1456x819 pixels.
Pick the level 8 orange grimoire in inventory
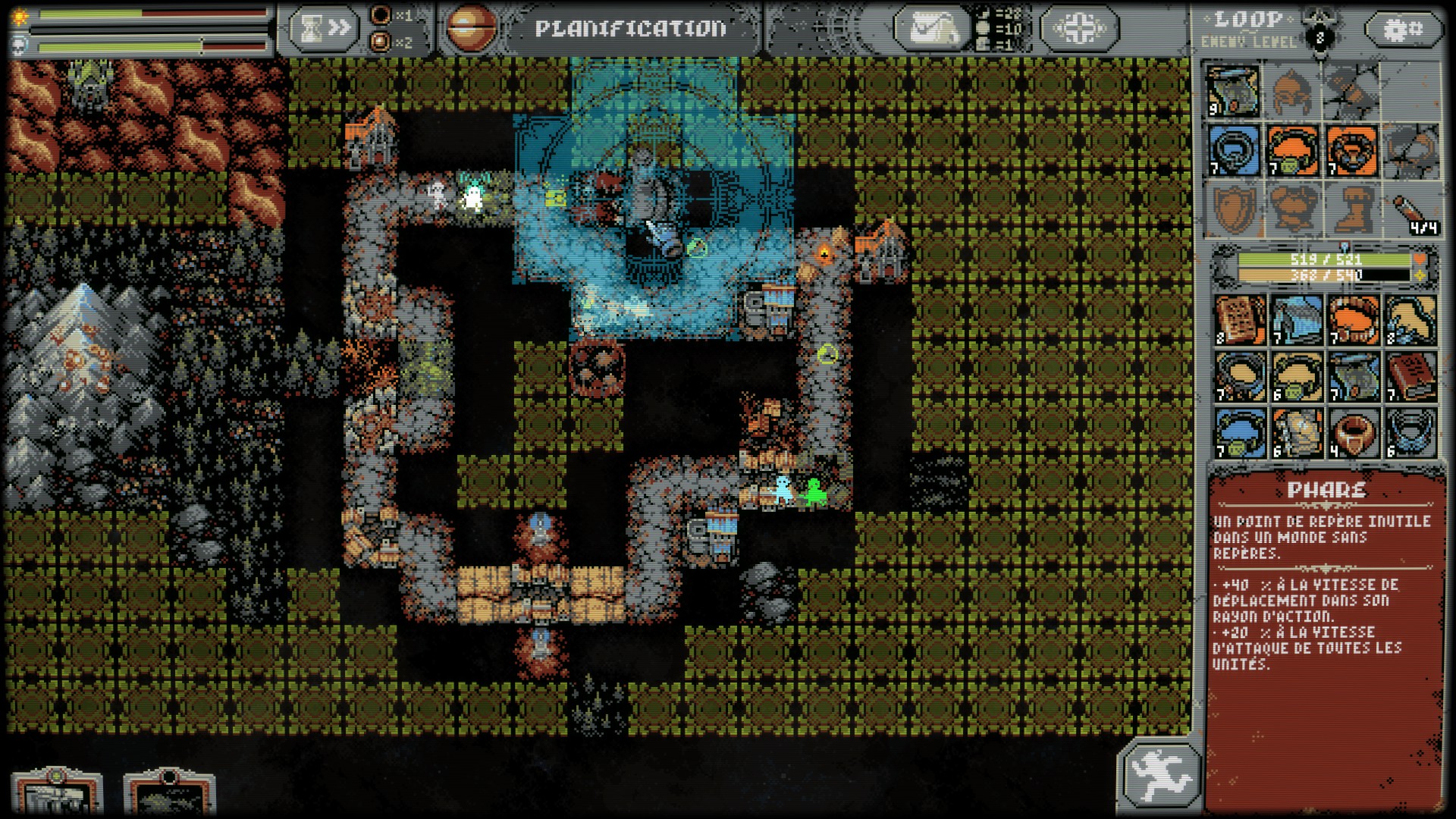[x=1241, y=320]
